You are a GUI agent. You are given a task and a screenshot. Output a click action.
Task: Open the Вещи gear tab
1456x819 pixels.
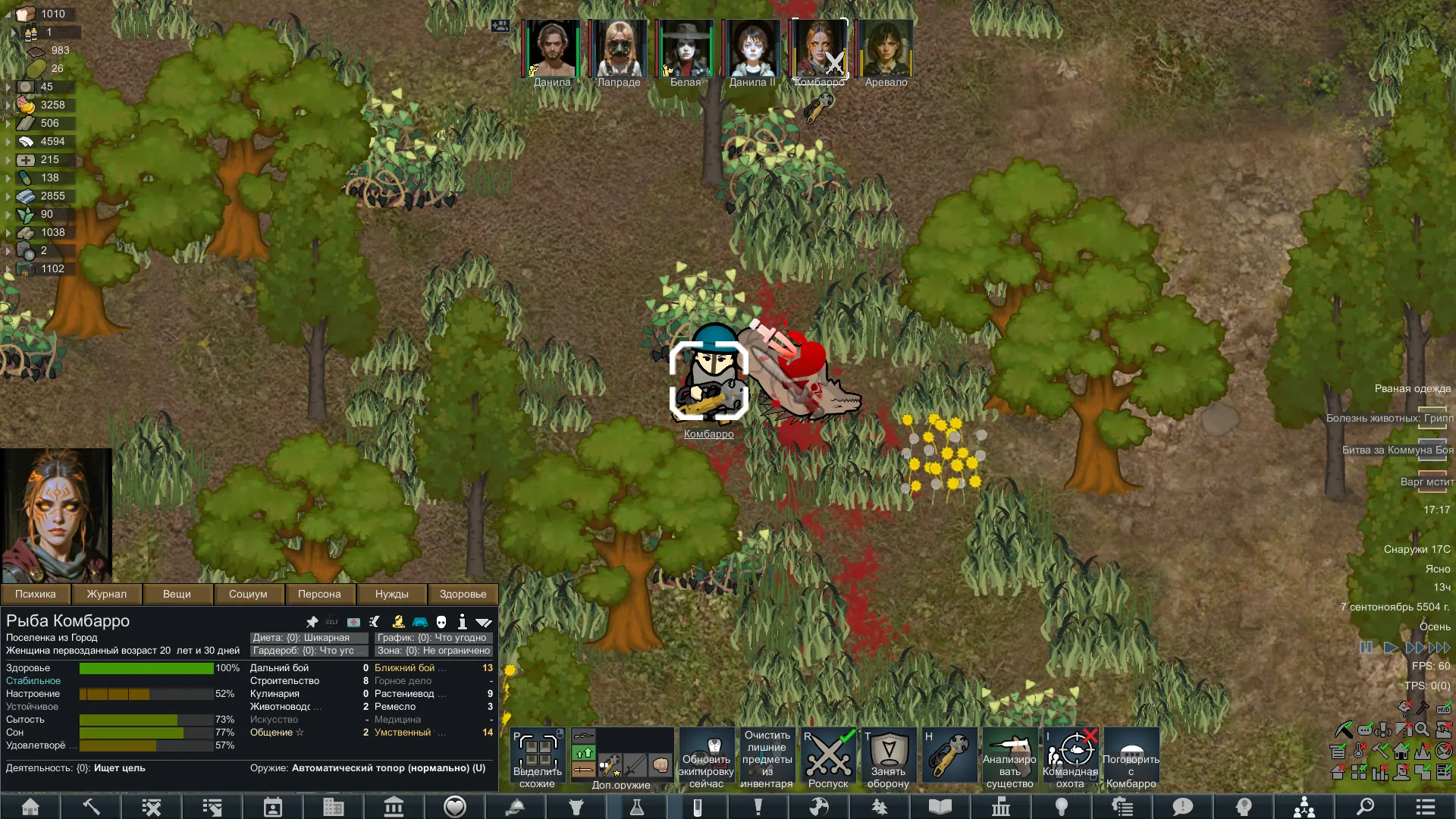[177, 594]
